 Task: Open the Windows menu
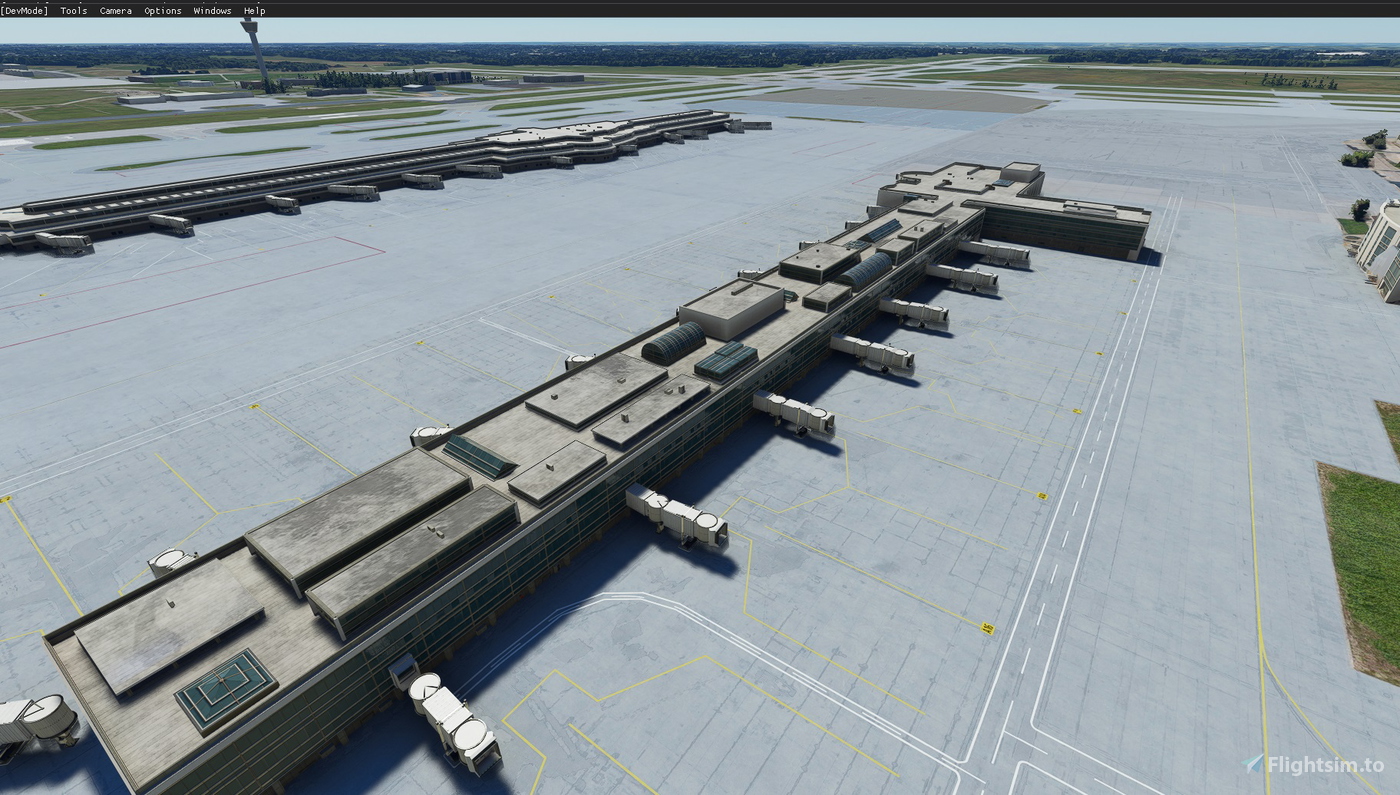212,10
